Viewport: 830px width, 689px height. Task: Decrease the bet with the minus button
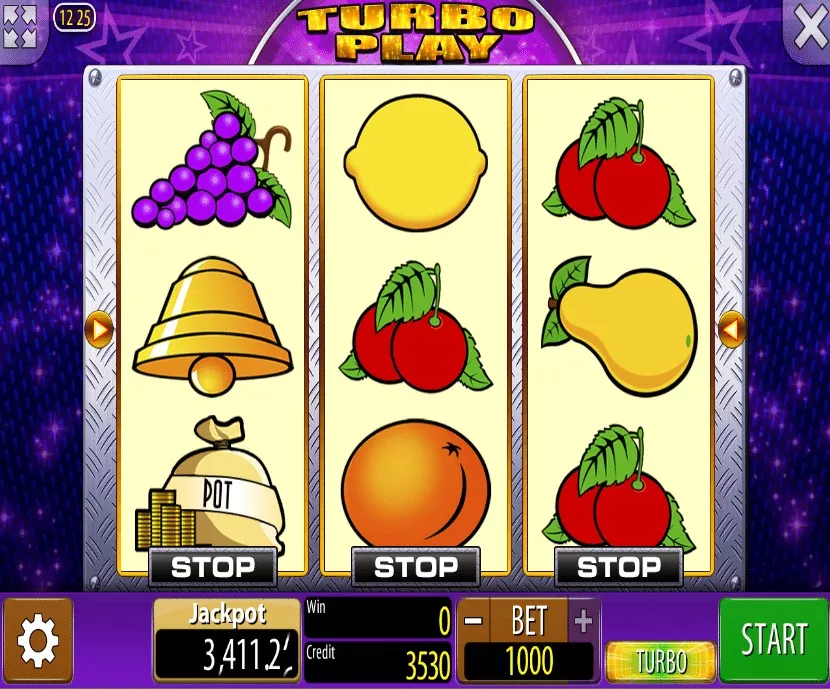tap(474, 621)
